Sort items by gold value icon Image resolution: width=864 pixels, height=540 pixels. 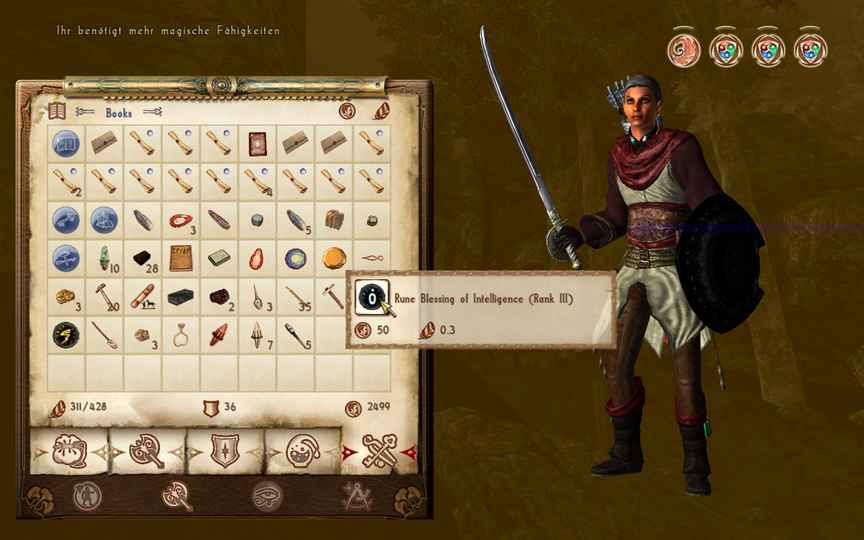coord(347,112)
